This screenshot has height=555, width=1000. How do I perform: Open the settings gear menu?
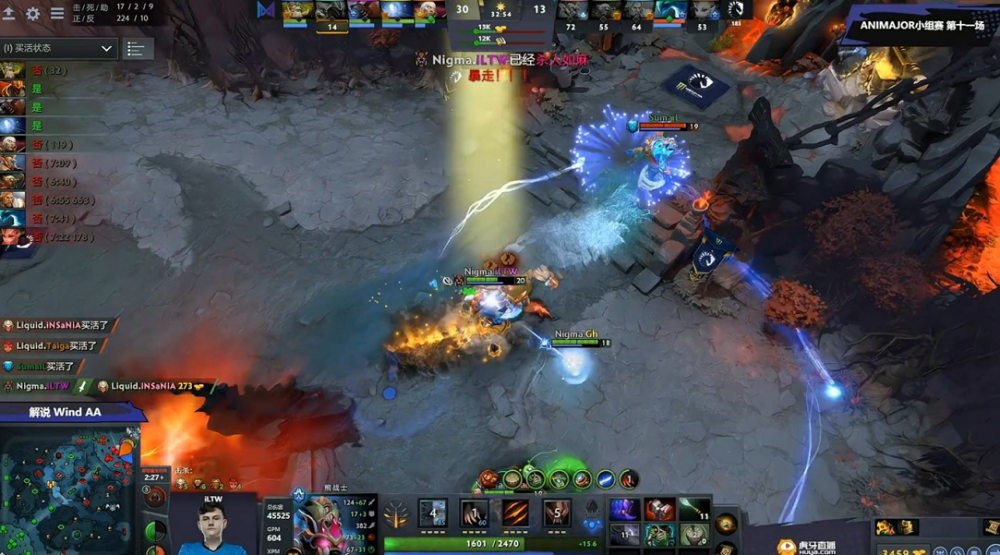pos(33,14)
